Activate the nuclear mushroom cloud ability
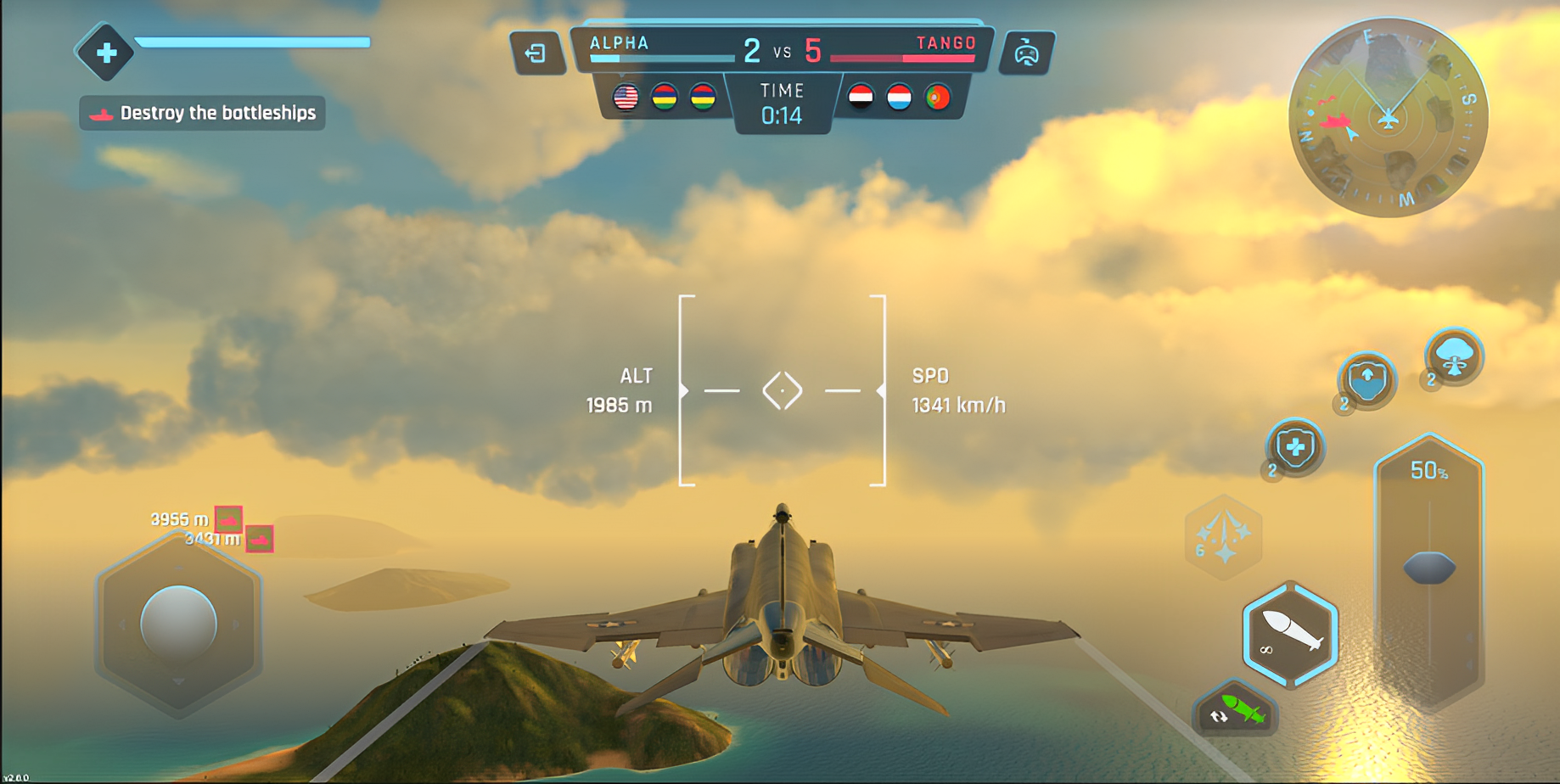Image resolution: width=1560 pixels, height=784 pixels. point(1454,356)
